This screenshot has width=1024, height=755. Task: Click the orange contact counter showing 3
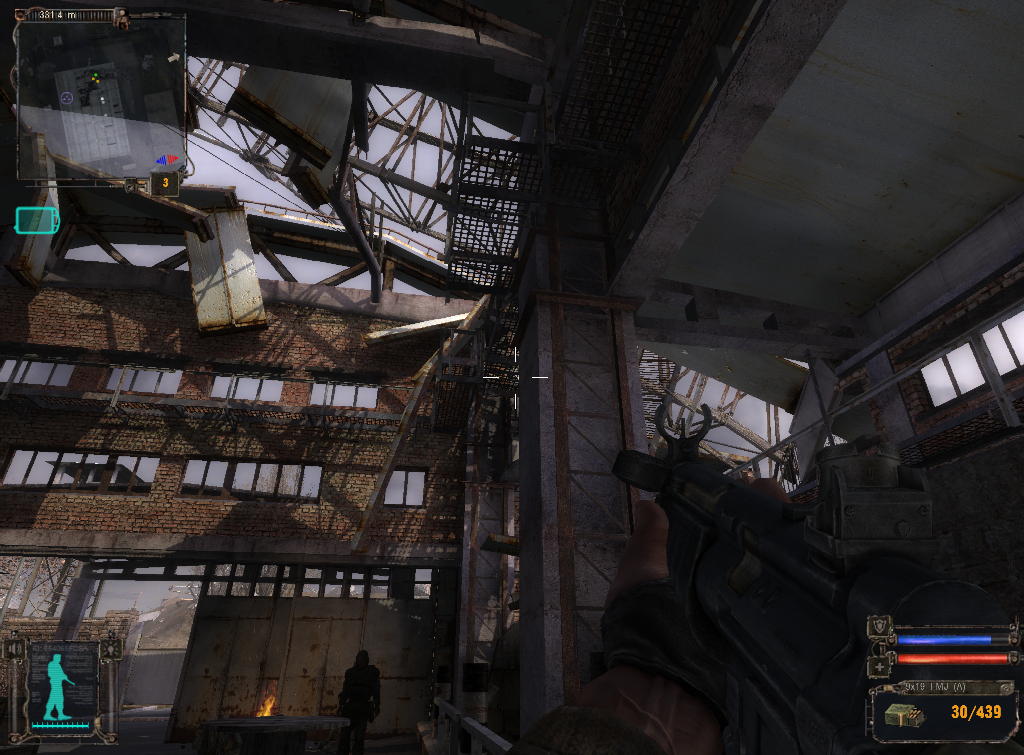pos(164,184)
